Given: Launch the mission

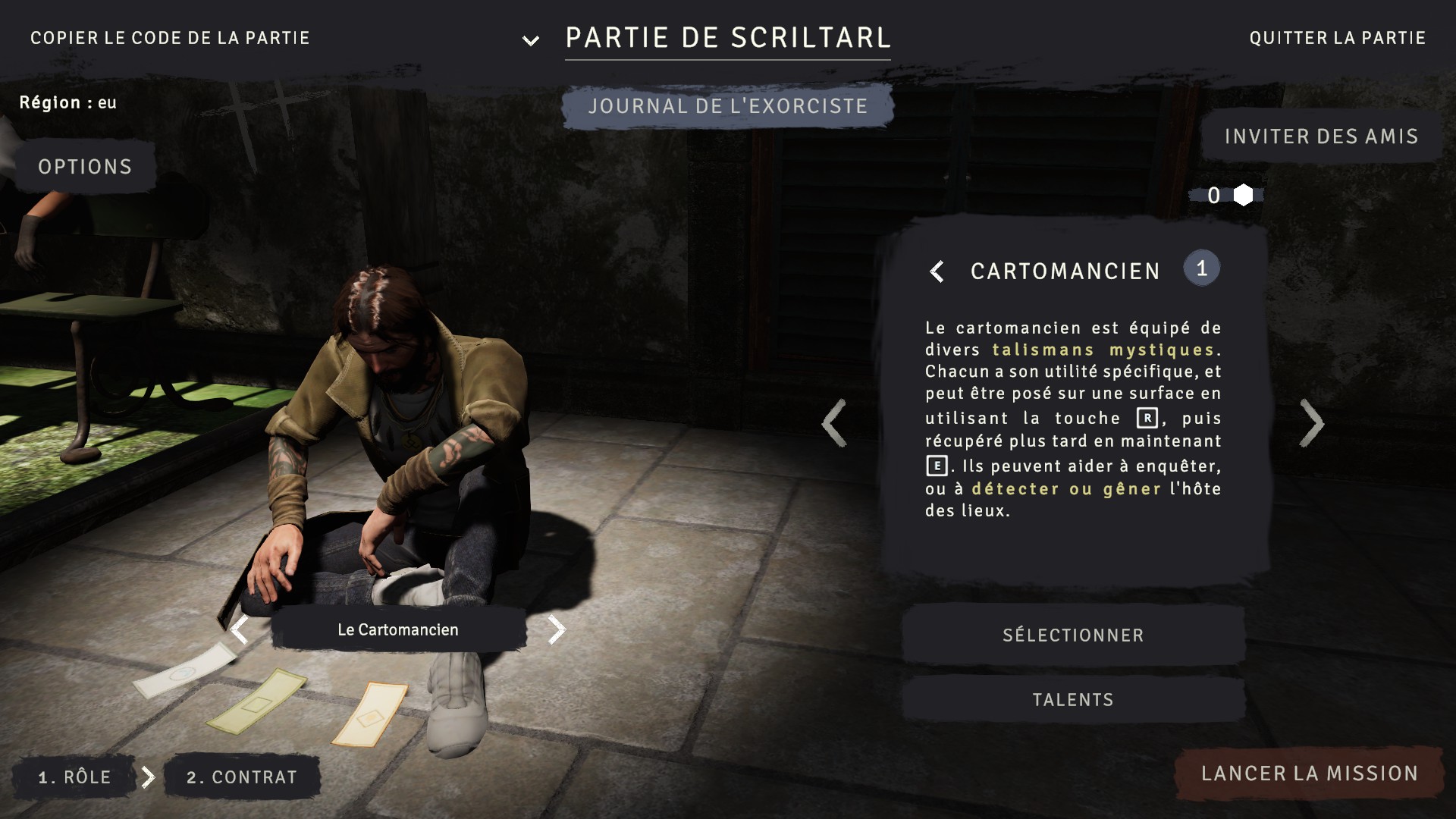Looking at the screenshot, I should (1310, 773).
